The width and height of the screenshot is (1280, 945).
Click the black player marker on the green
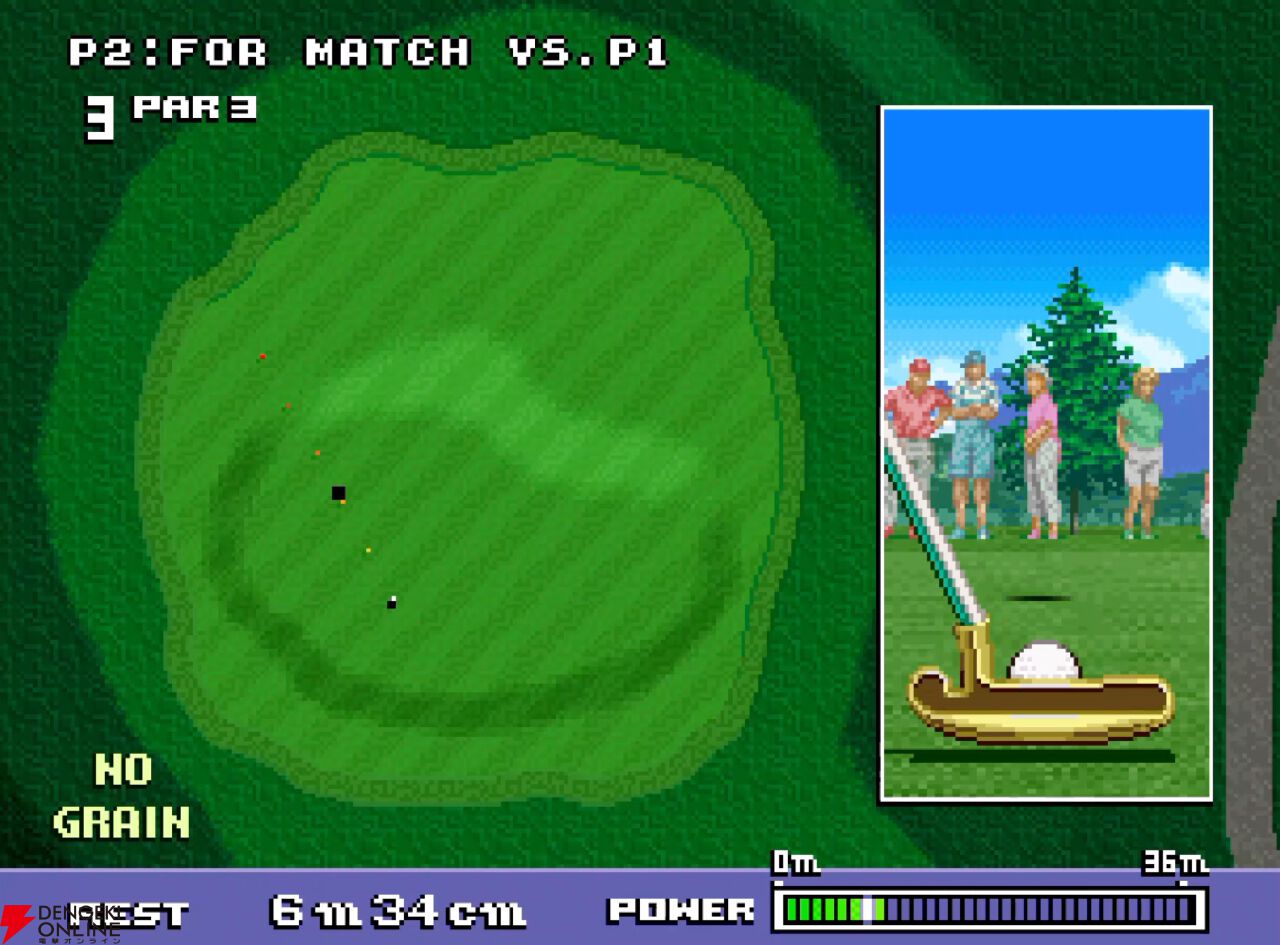point(338,490)
